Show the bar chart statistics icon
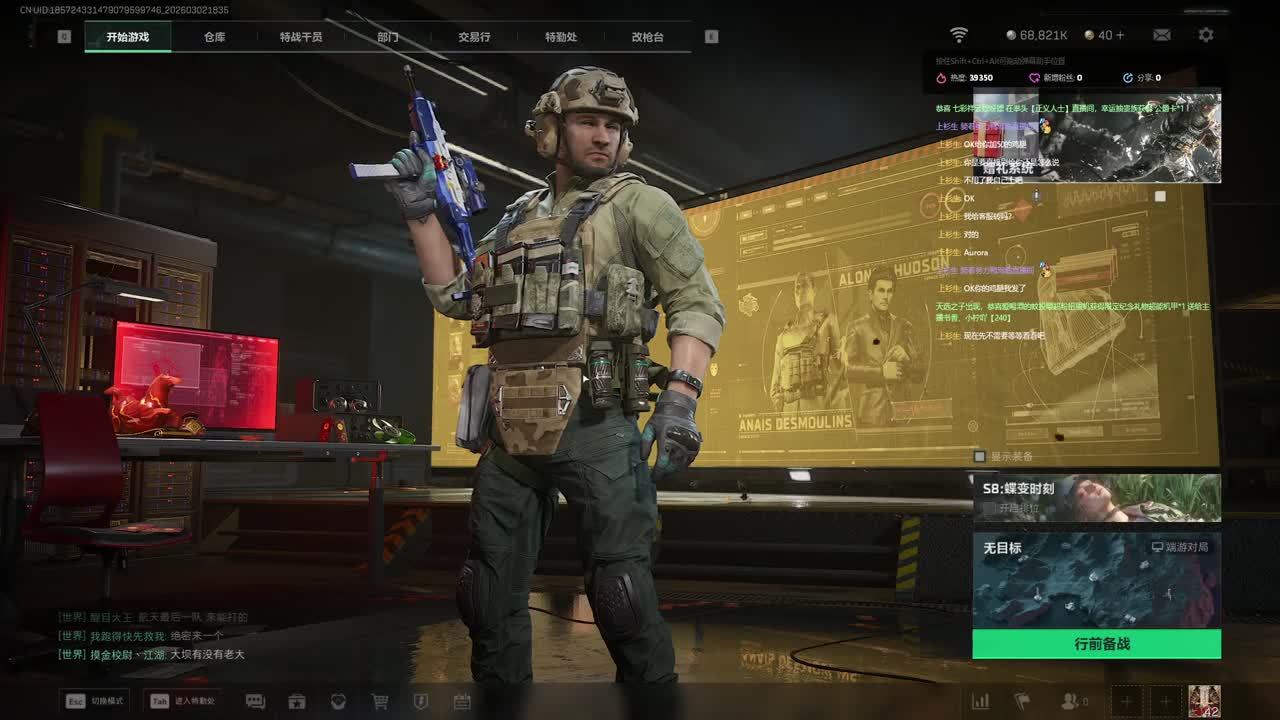The image size is (1280, 720). tap(981, 702)
